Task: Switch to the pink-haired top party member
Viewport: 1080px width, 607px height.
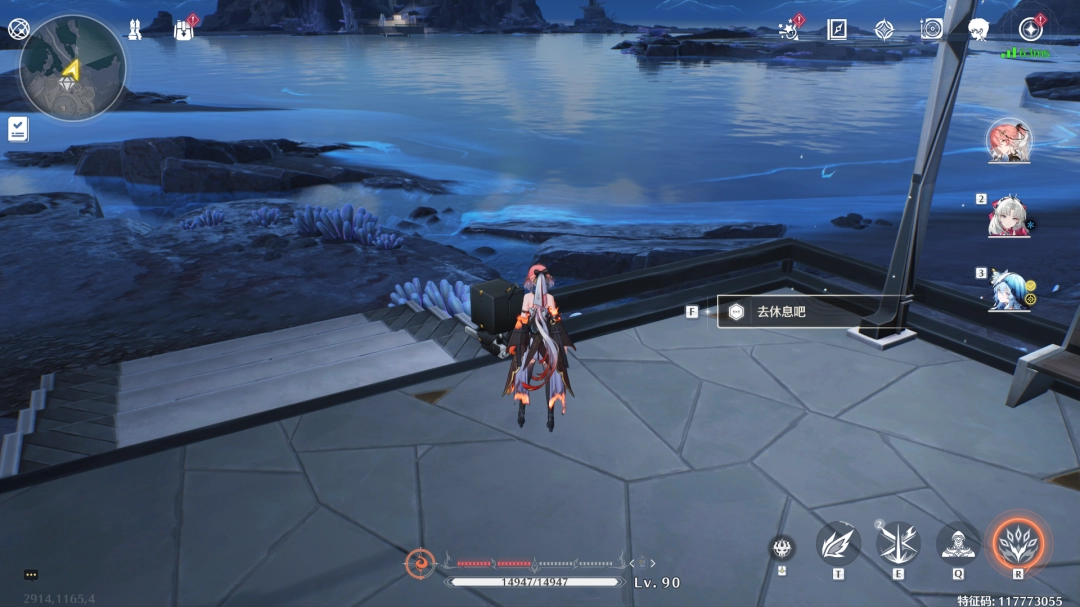Action: [1008, 141]
